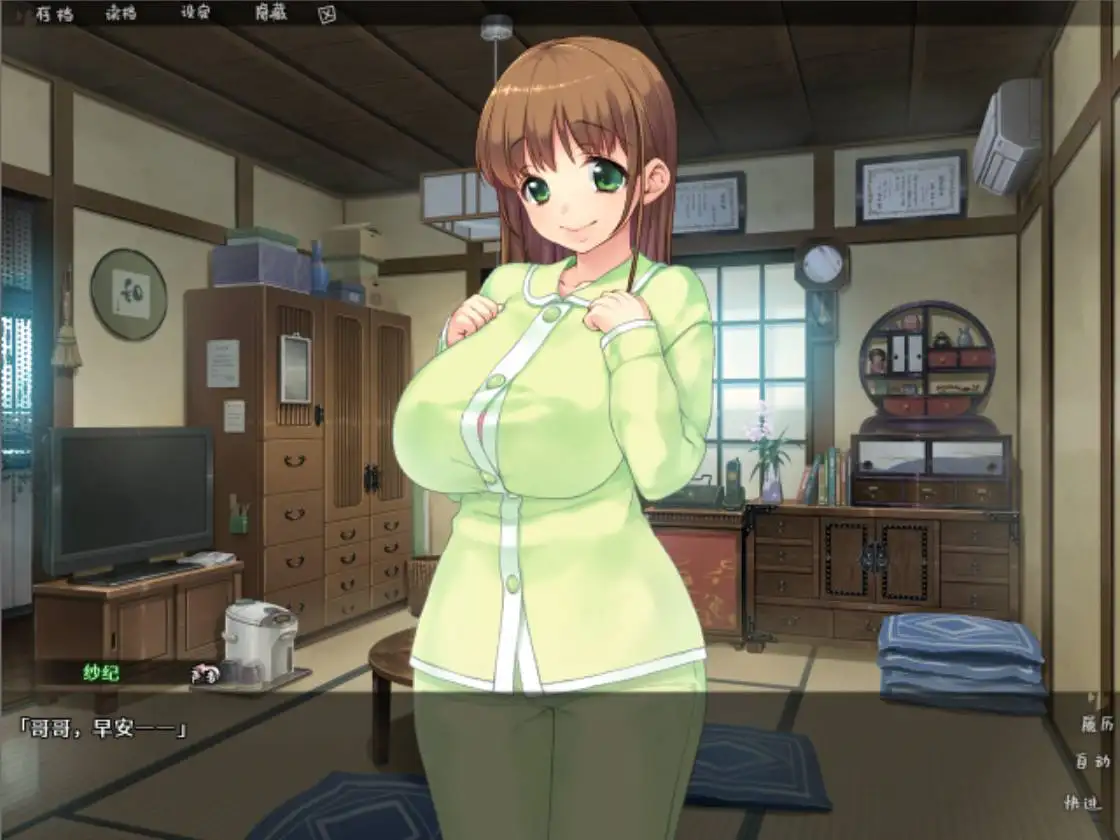Open the 读档 load menu

(x=121, y=14)
